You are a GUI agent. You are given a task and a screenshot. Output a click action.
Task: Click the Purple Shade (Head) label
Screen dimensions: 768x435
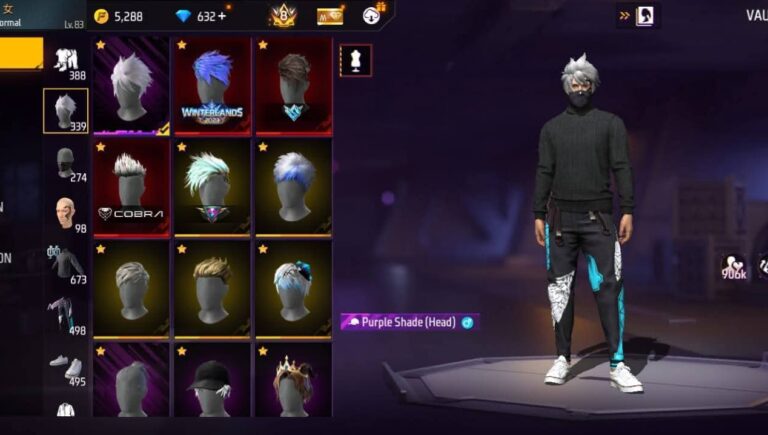[408, 322]
